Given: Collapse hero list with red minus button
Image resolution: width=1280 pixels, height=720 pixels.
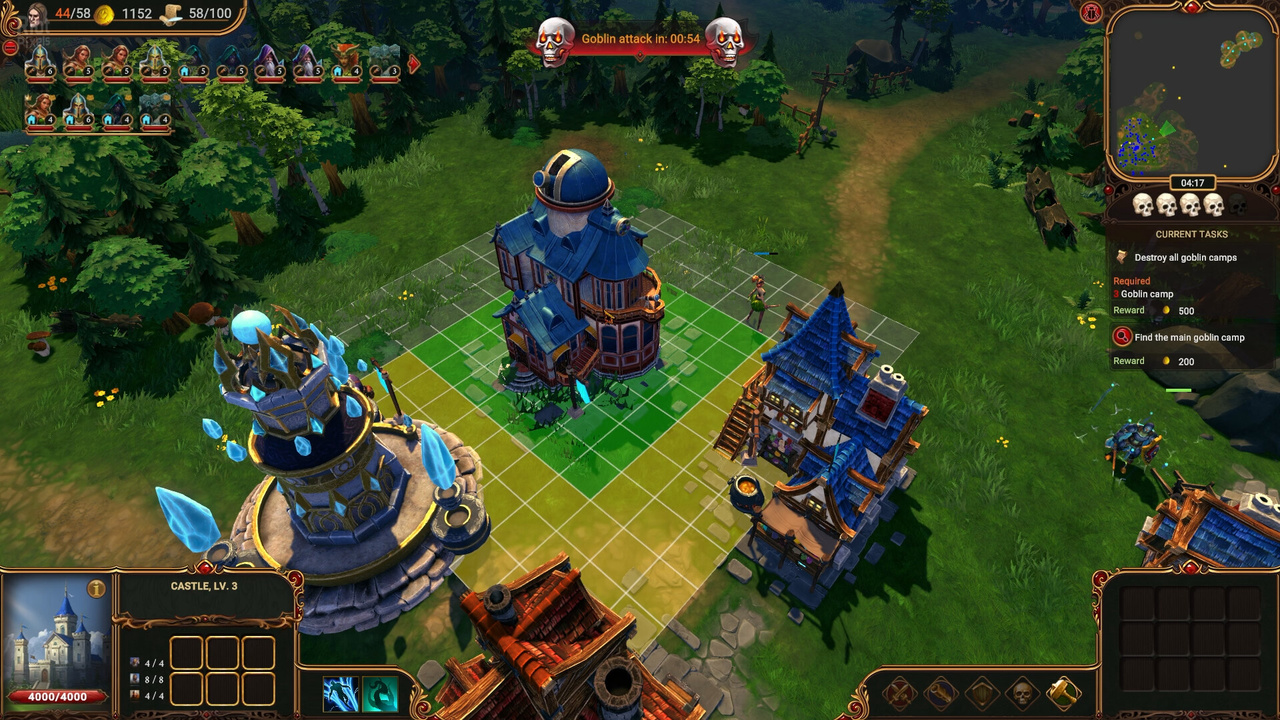Looking at the screenshot, I should click(x=10, y=47).
